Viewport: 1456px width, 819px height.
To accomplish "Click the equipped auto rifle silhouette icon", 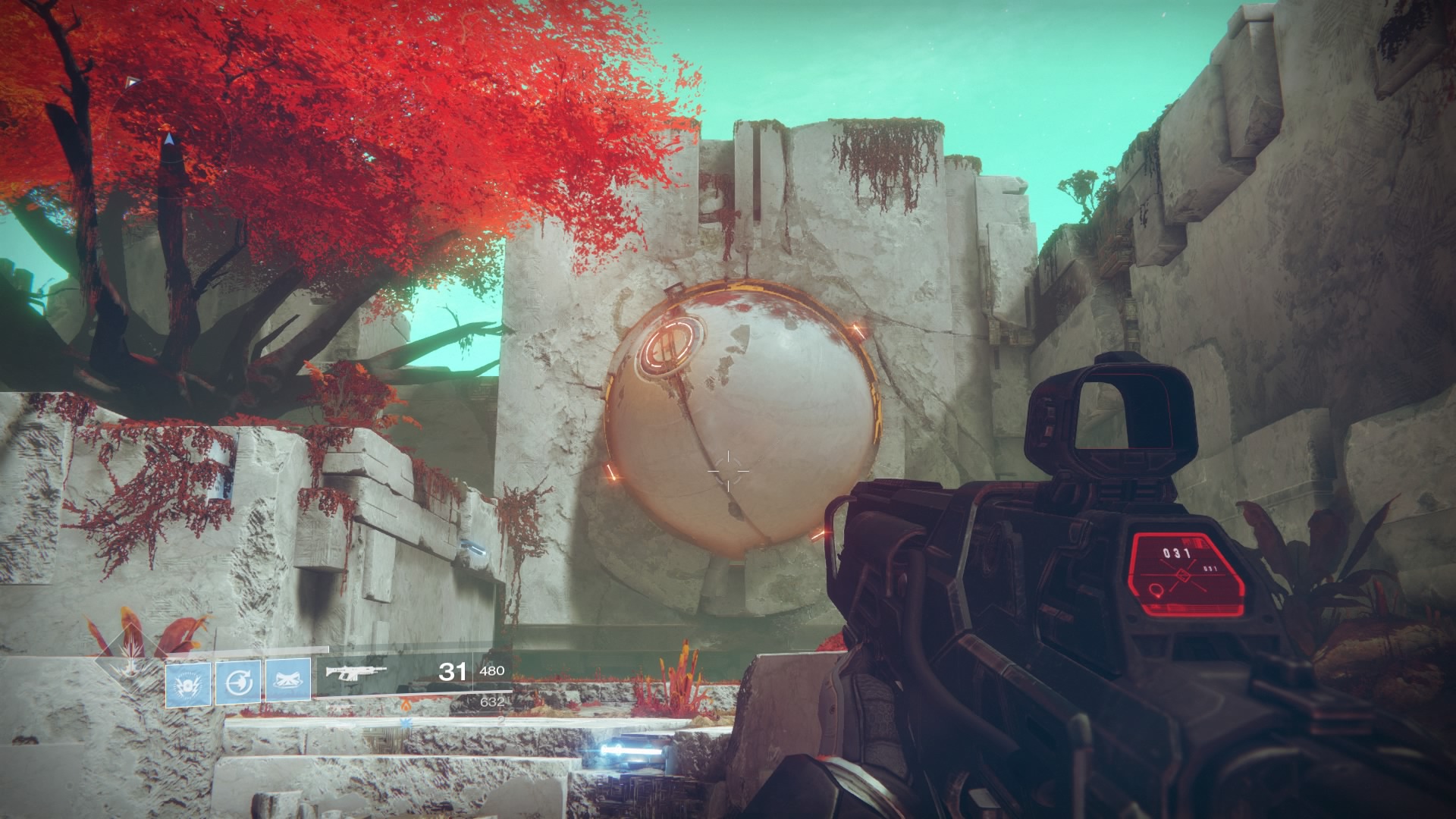I will pos(355,672).
